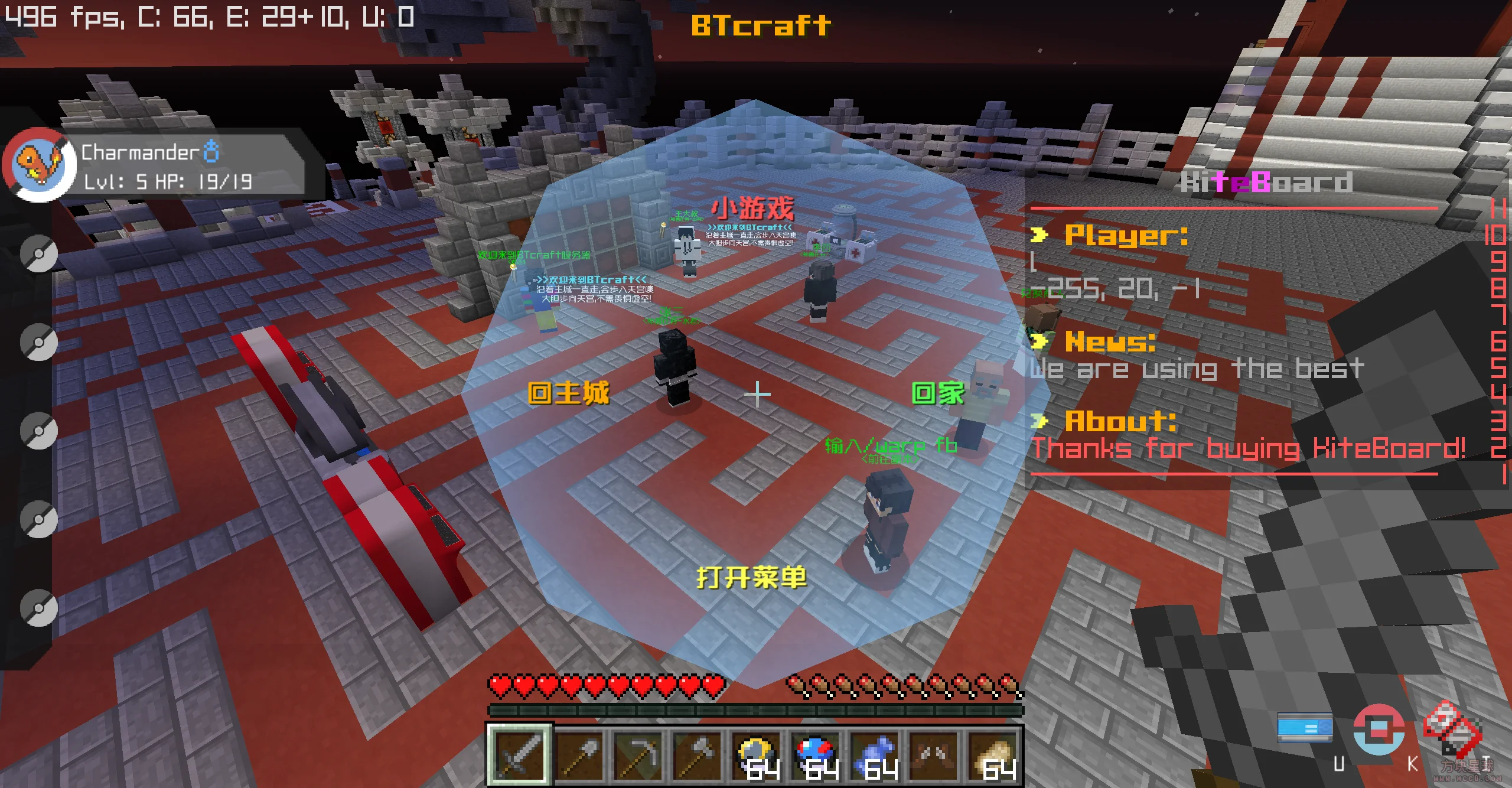Click the bottom empty Pokéball party slot
This screenshot has width=1512, height=788.
39,608
